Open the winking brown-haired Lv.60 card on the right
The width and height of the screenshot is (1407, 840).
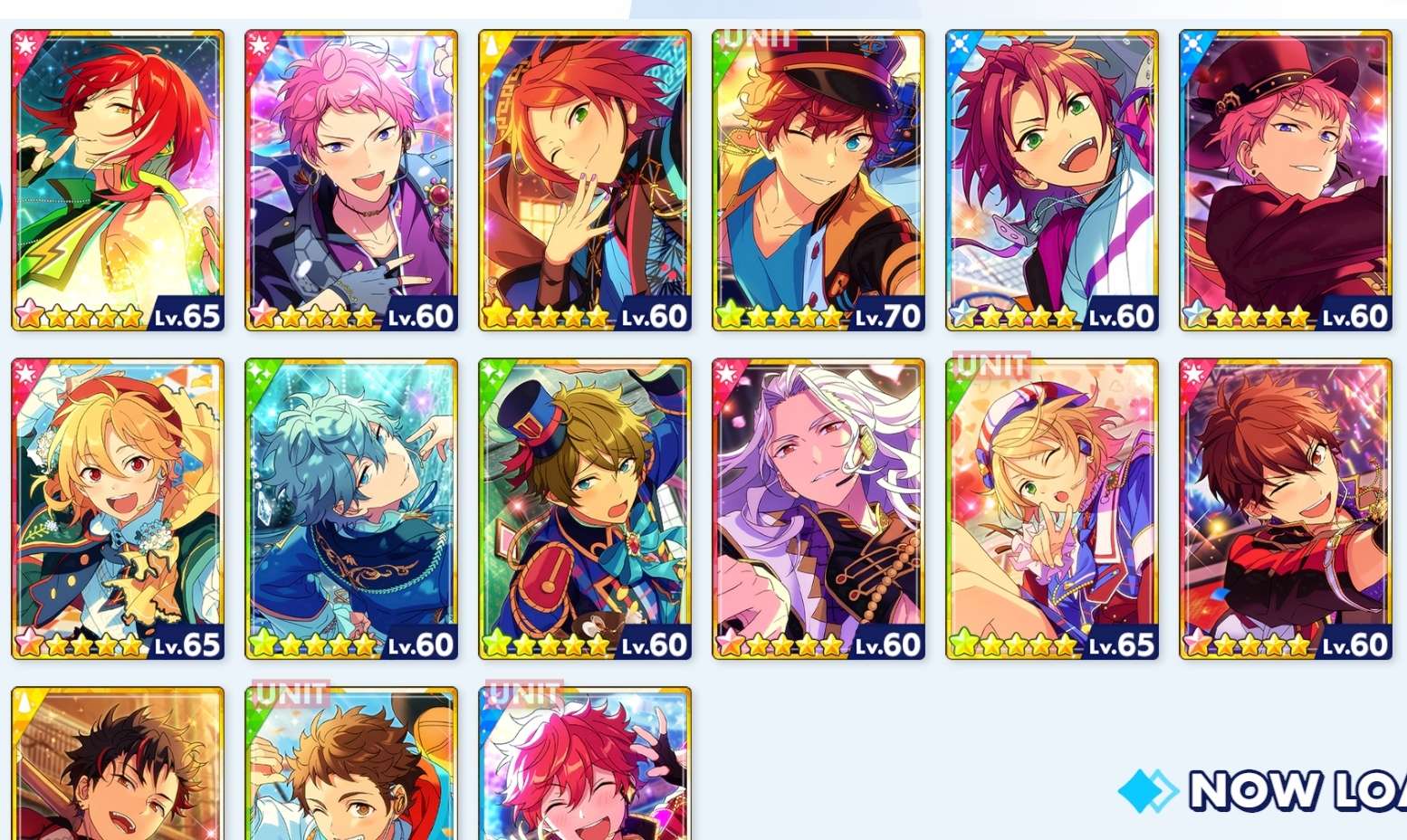point(1284,507)
